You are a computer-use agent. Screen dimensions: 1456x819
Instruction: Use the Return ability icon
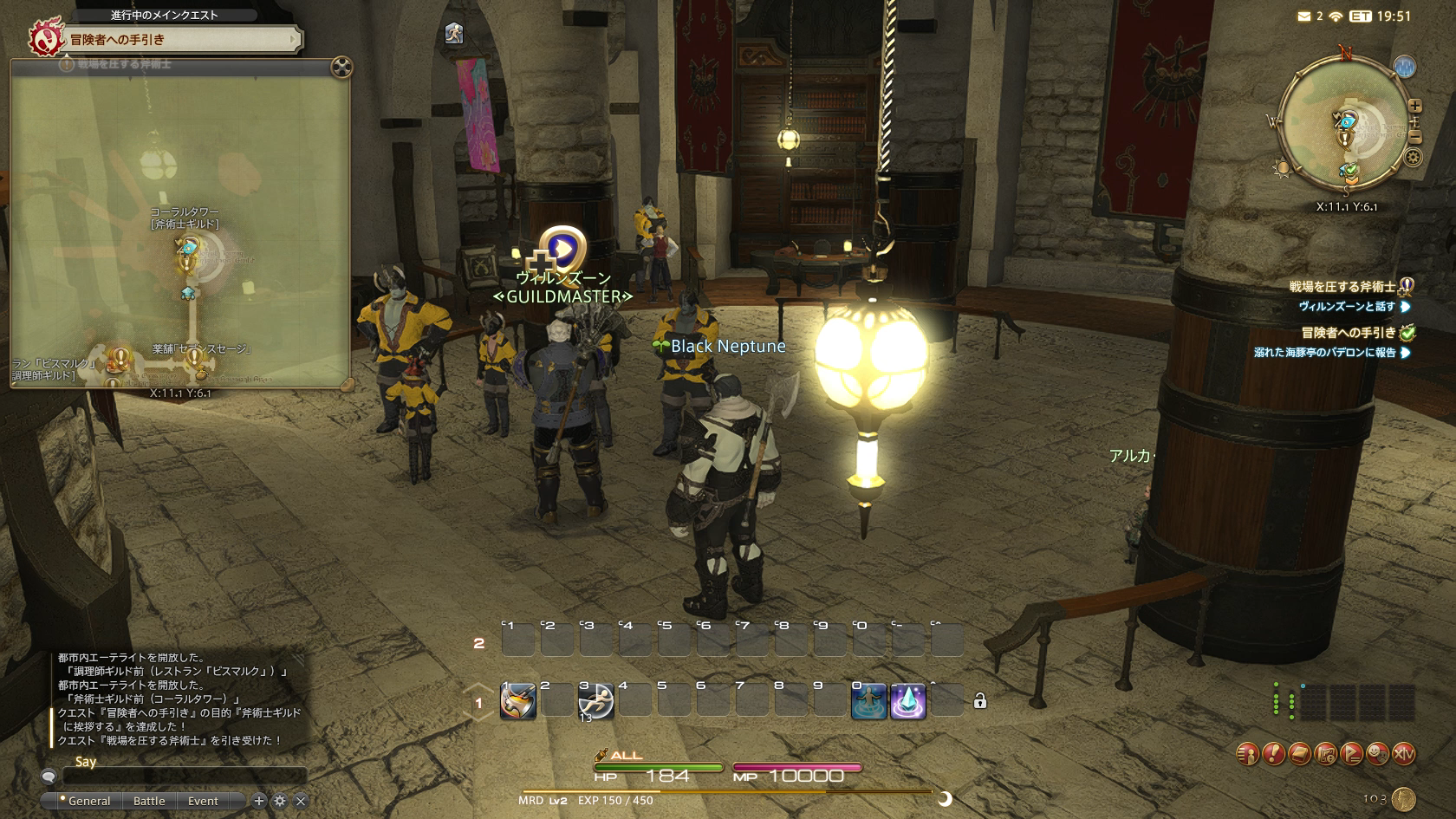click(868, 701)
